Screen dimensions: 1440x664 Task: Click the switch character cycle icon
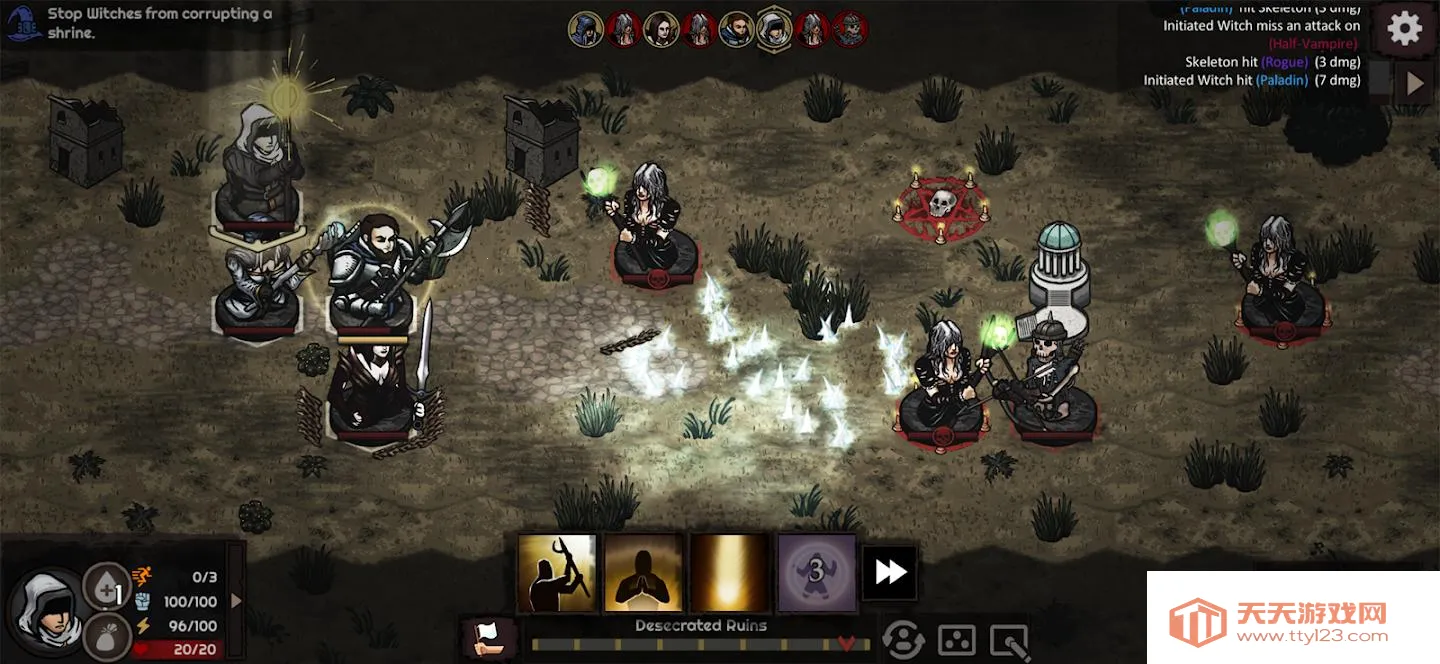point(903,640)
